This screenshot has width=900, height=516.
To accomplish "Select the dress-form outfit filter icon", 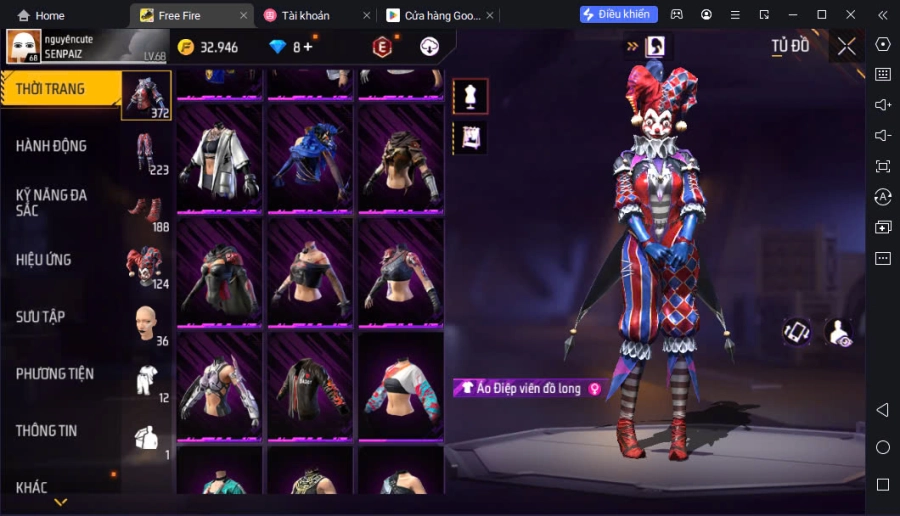I will coord(470,96).
